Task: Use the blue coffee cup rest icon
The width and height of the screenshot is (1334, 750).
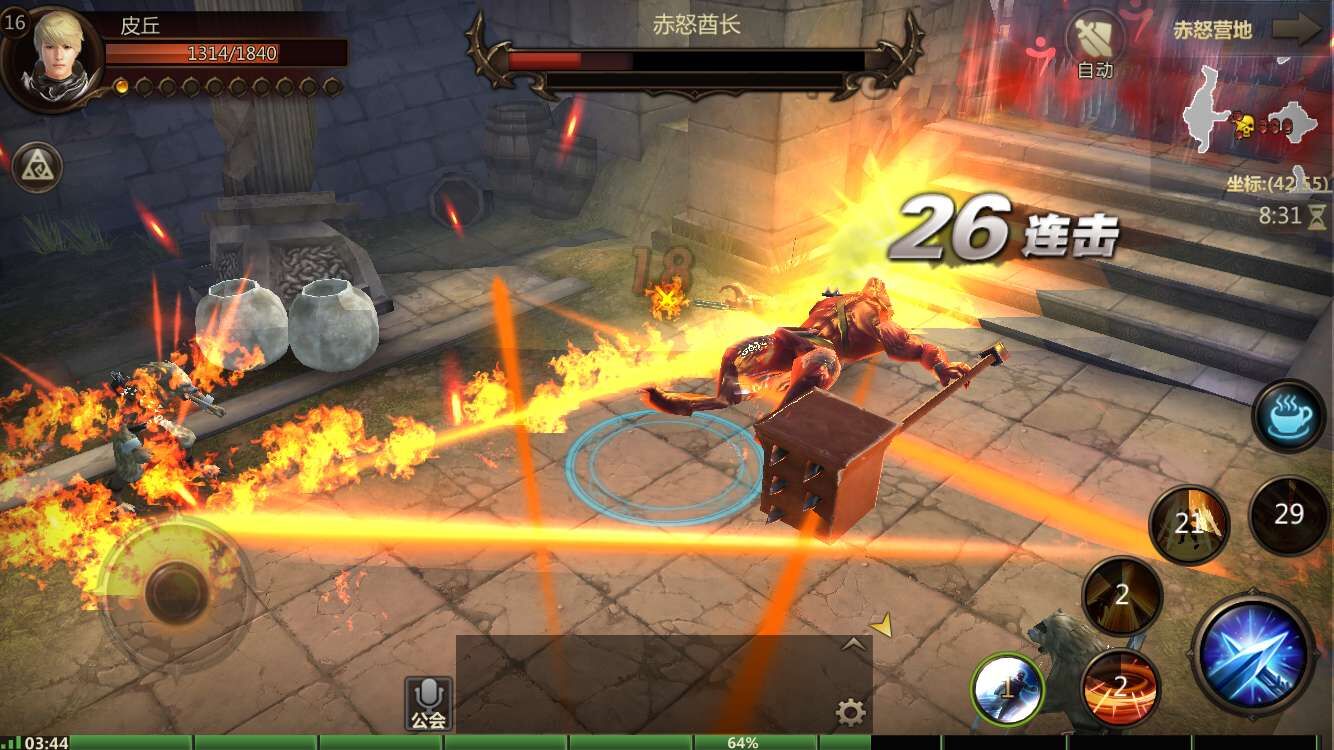Action: click(1288, 416)
